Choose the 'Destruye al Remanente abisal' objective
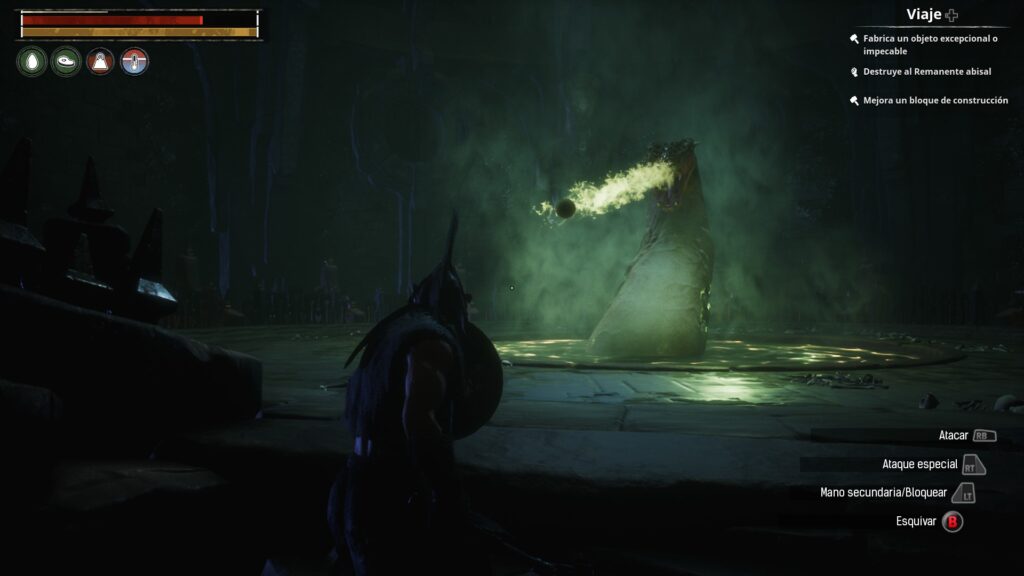1024x576 pixels. pos(924,72)
